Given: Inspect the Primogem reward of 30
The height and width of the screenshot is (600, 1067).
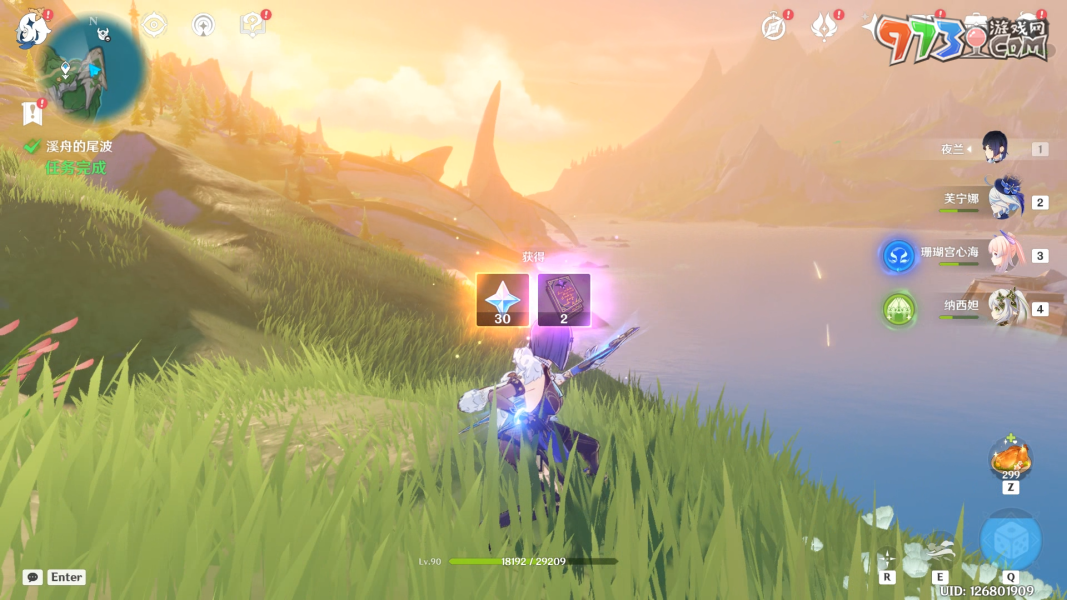Looking at the screenshot, I should point(502,300).
